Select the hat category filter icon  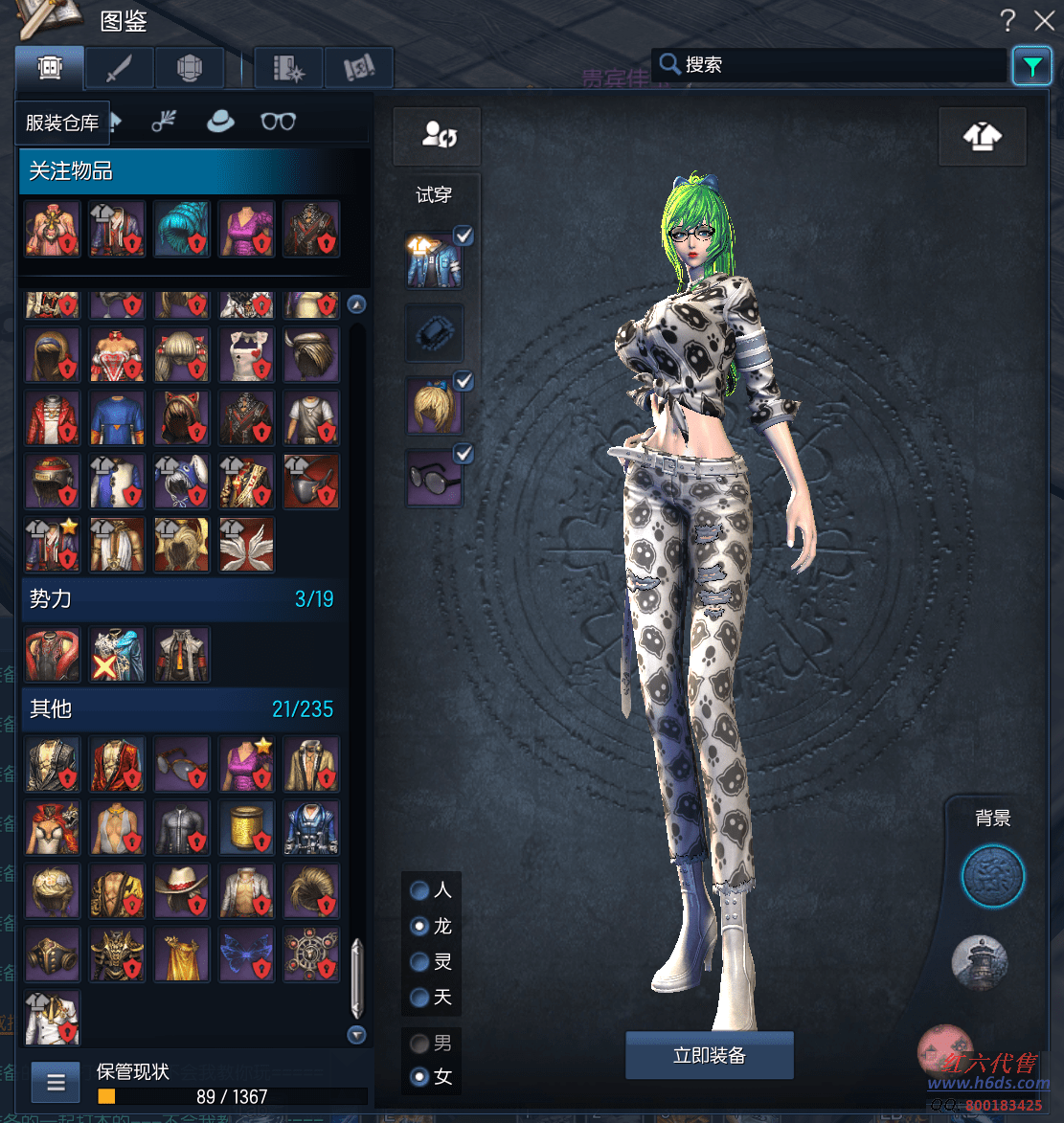point(220,122)
